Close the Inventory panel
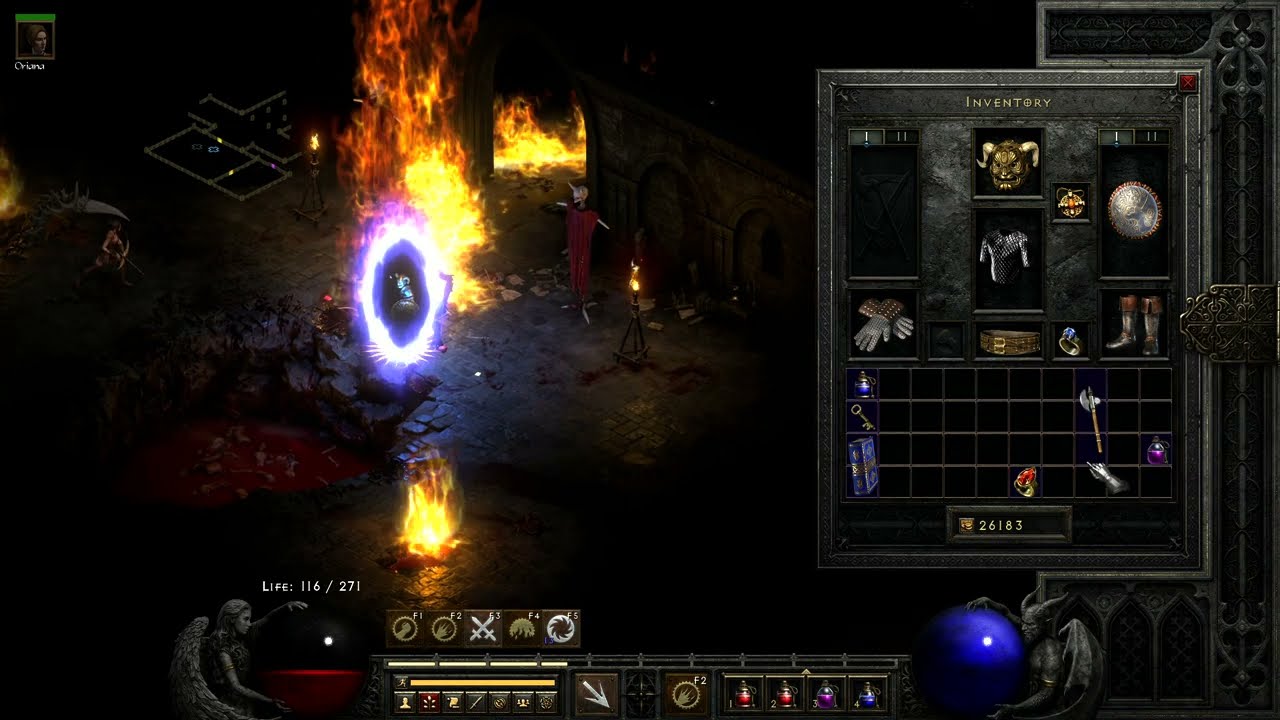This screenshot has height=720, width=1280. [x=1187, y=83]
